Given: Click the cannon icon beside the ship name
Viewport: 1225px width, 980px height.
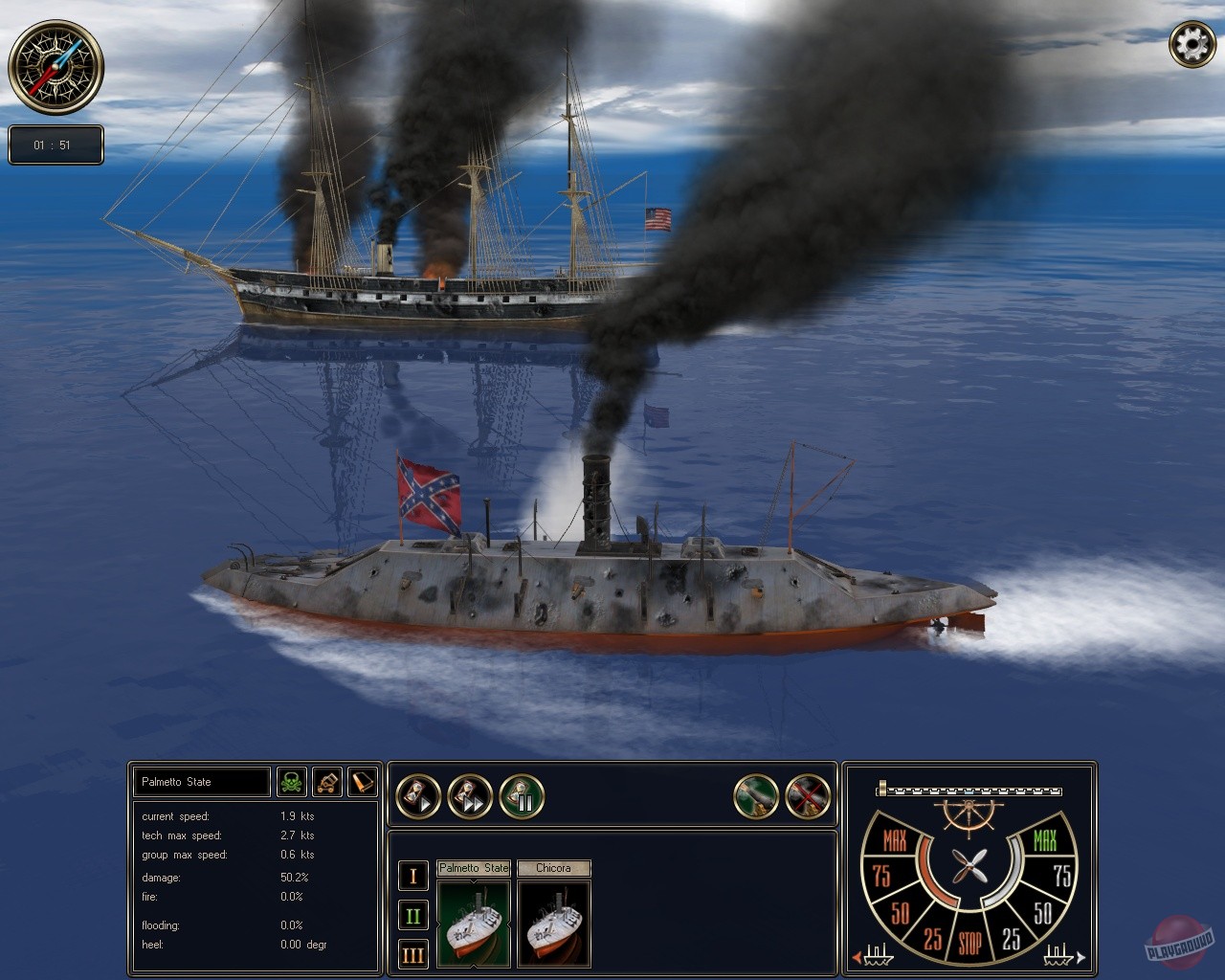Looking at the screenshot, I should [x=327, y=782].
